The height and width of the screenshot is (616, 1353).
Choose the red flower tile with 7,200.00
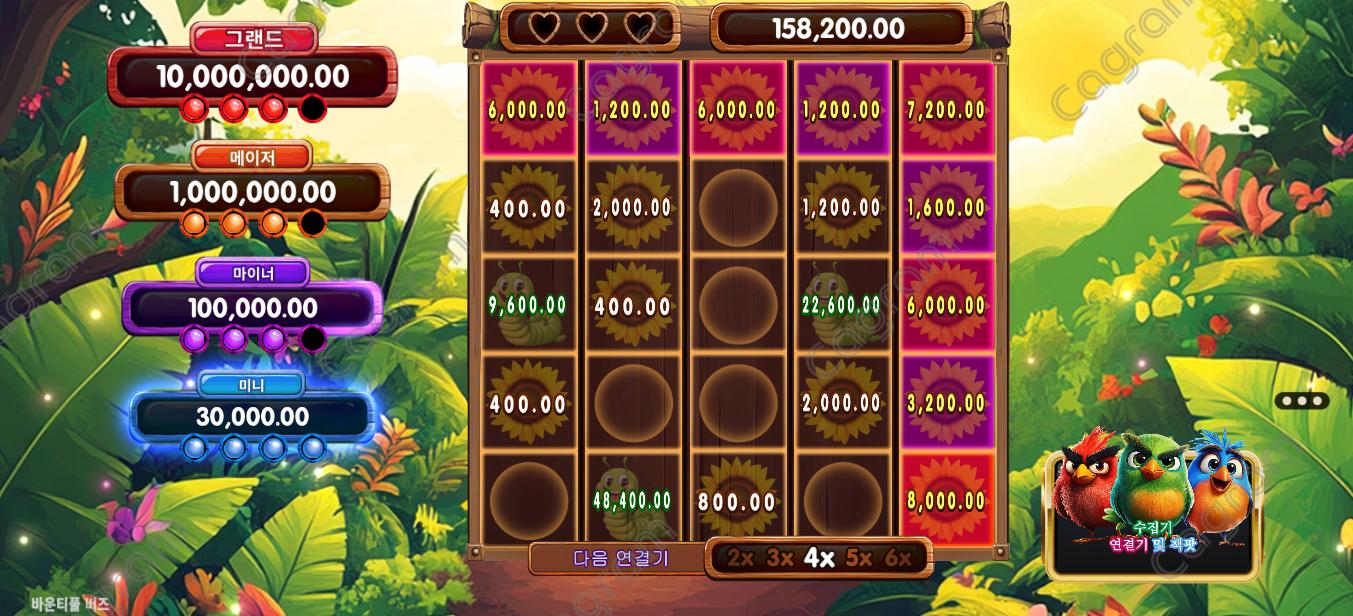pos(946,109)
